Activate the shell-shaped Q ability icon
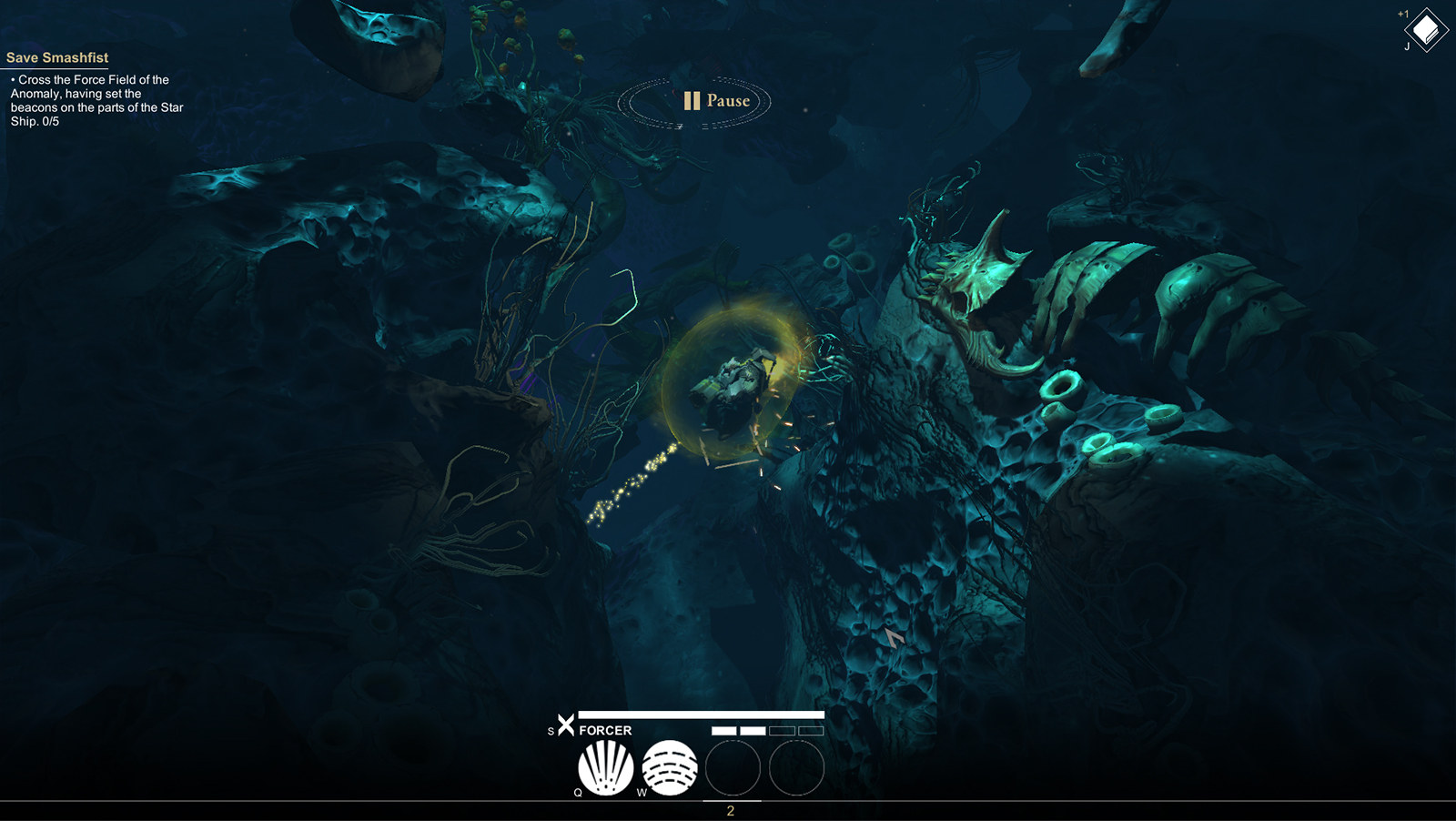This screenshot has width=1456, height=821. (605, 767)
